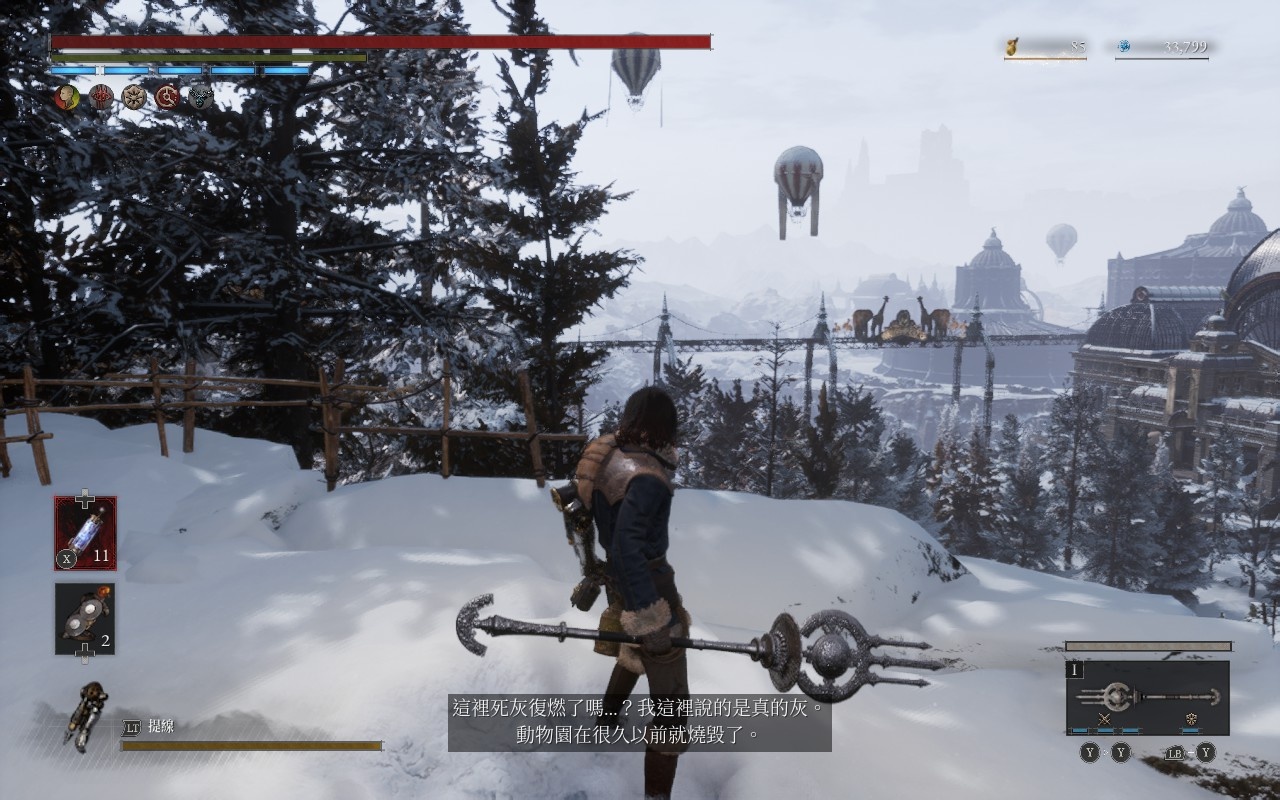Click the flower-shaped handle Fable Art icon
The image size is (1280, 800).
click(x=1191, y=719)
